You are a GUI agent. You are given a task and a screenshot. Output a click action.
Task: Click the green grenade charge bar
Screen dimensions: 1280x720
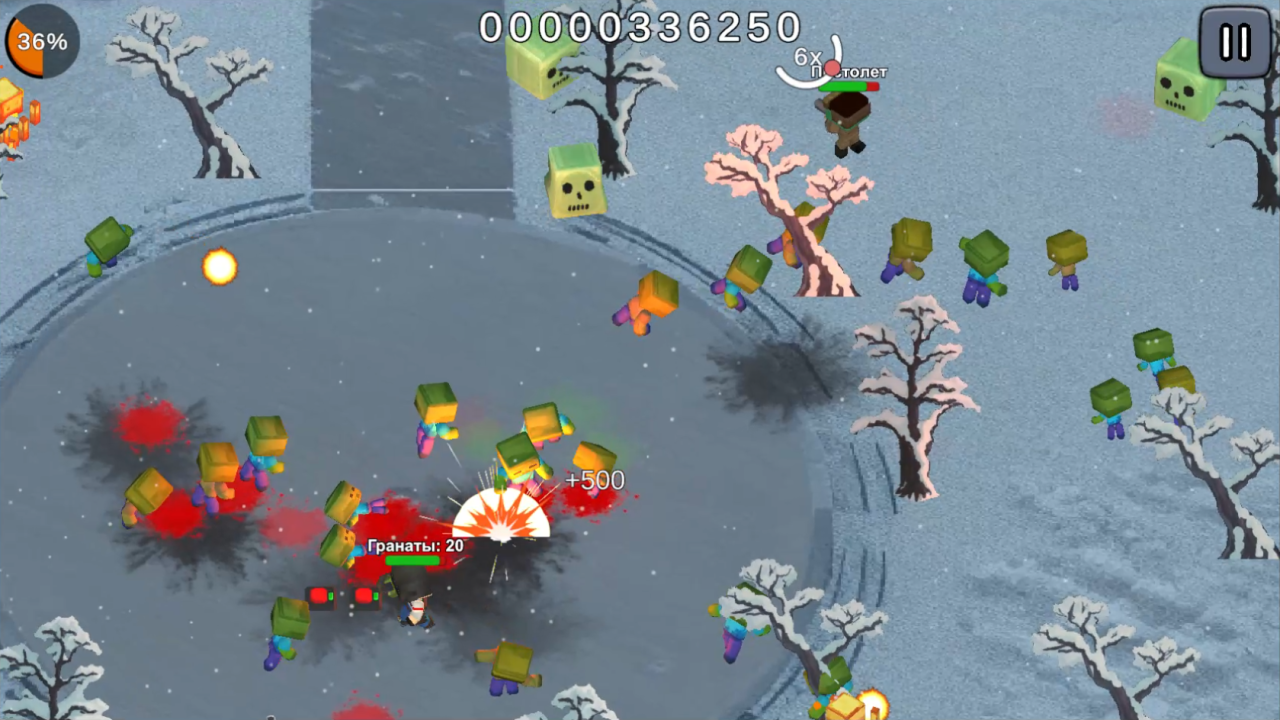click(x=410, y=559)
